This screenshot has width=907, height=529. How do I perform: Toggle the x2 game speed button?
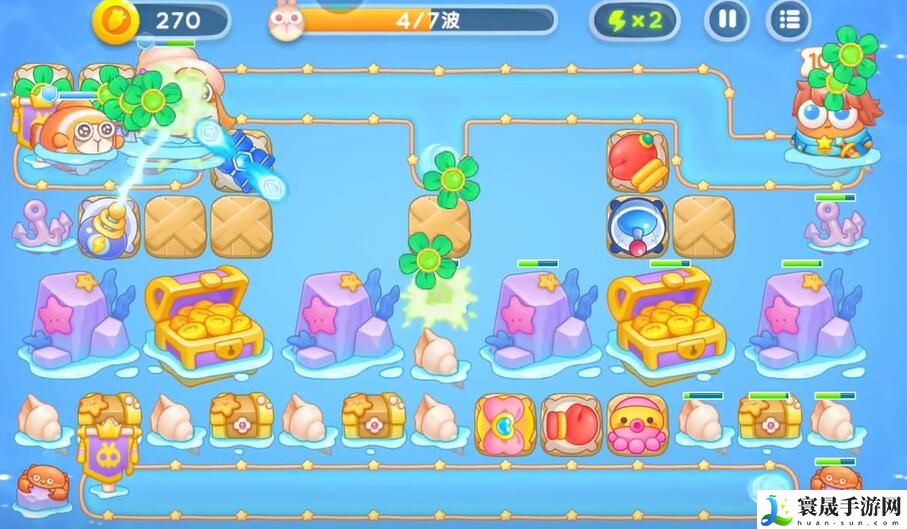tap(634, 20)
